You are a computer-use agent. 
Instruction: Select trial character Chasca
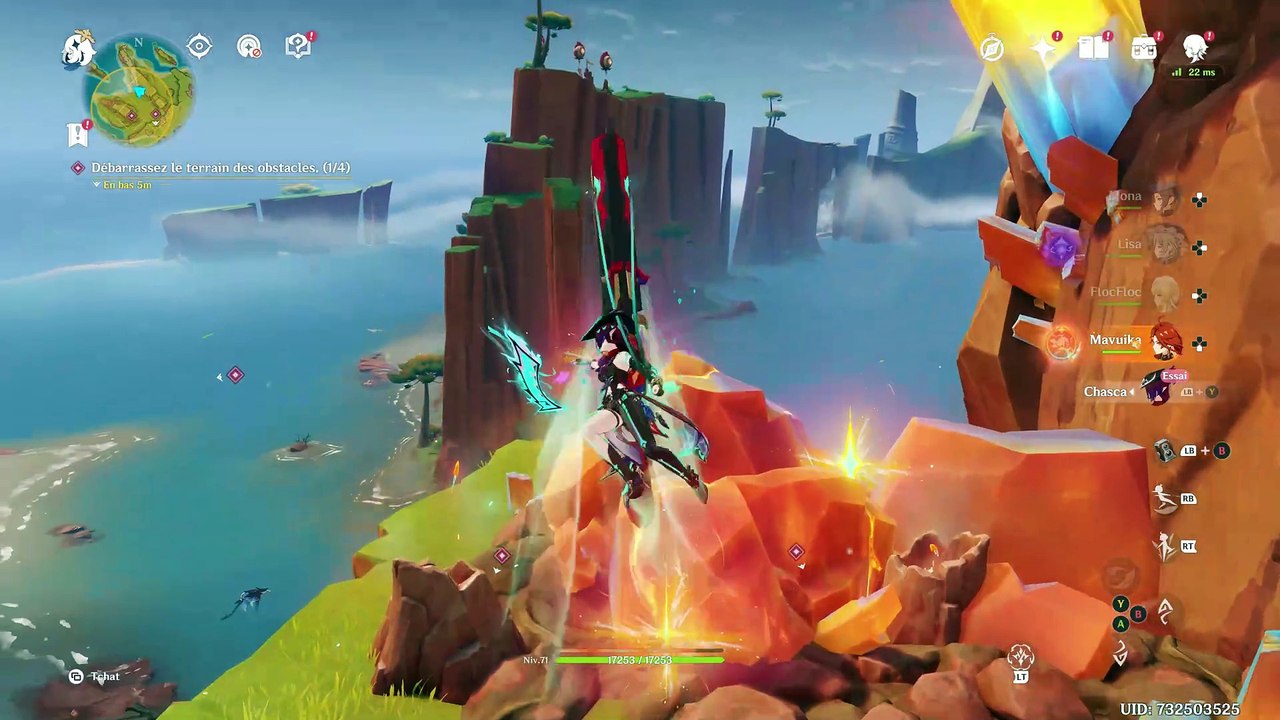1157,391
